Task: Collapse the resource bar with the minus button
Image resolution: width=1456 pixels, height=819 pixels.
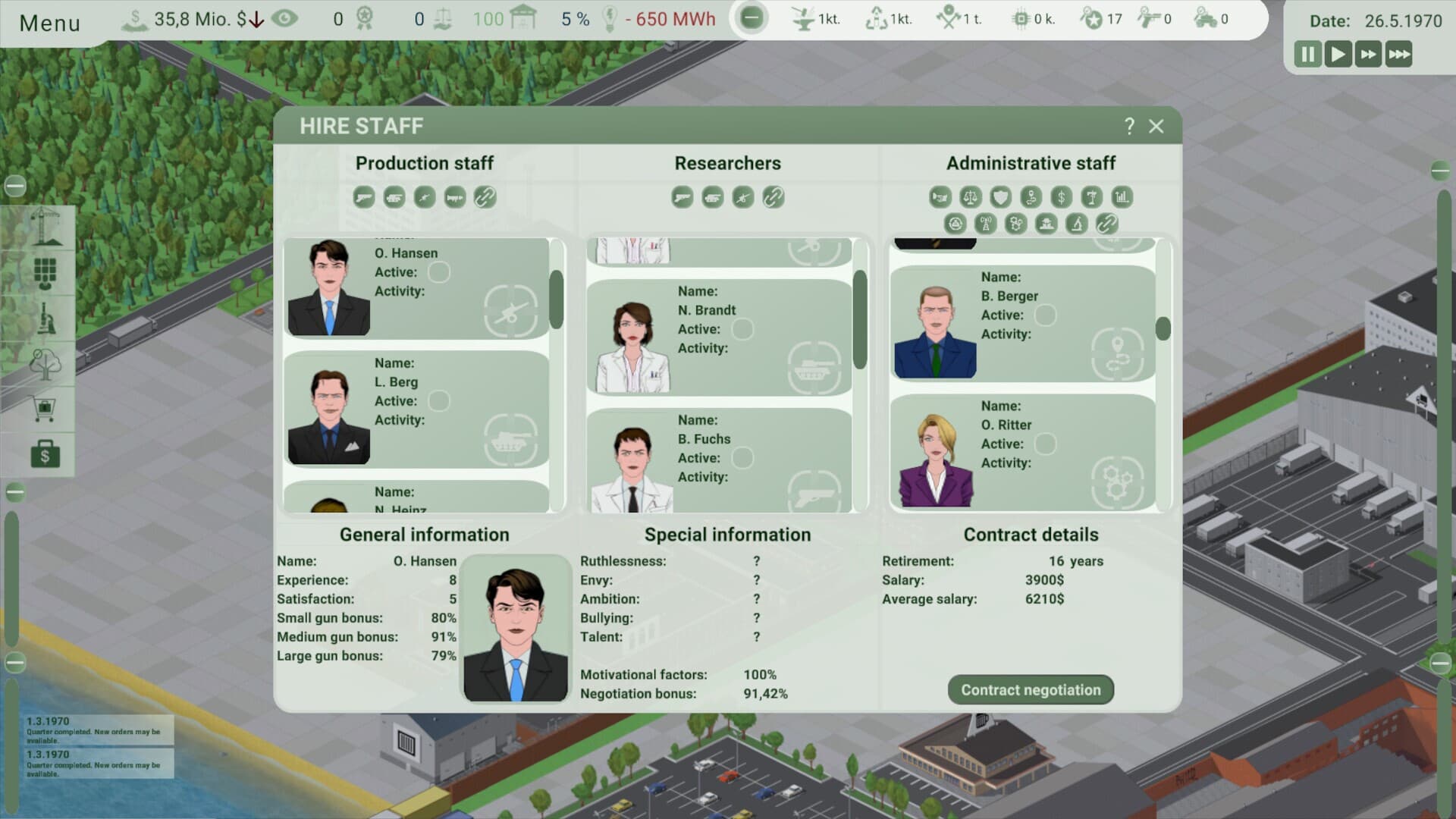Action: click(750, 16)
